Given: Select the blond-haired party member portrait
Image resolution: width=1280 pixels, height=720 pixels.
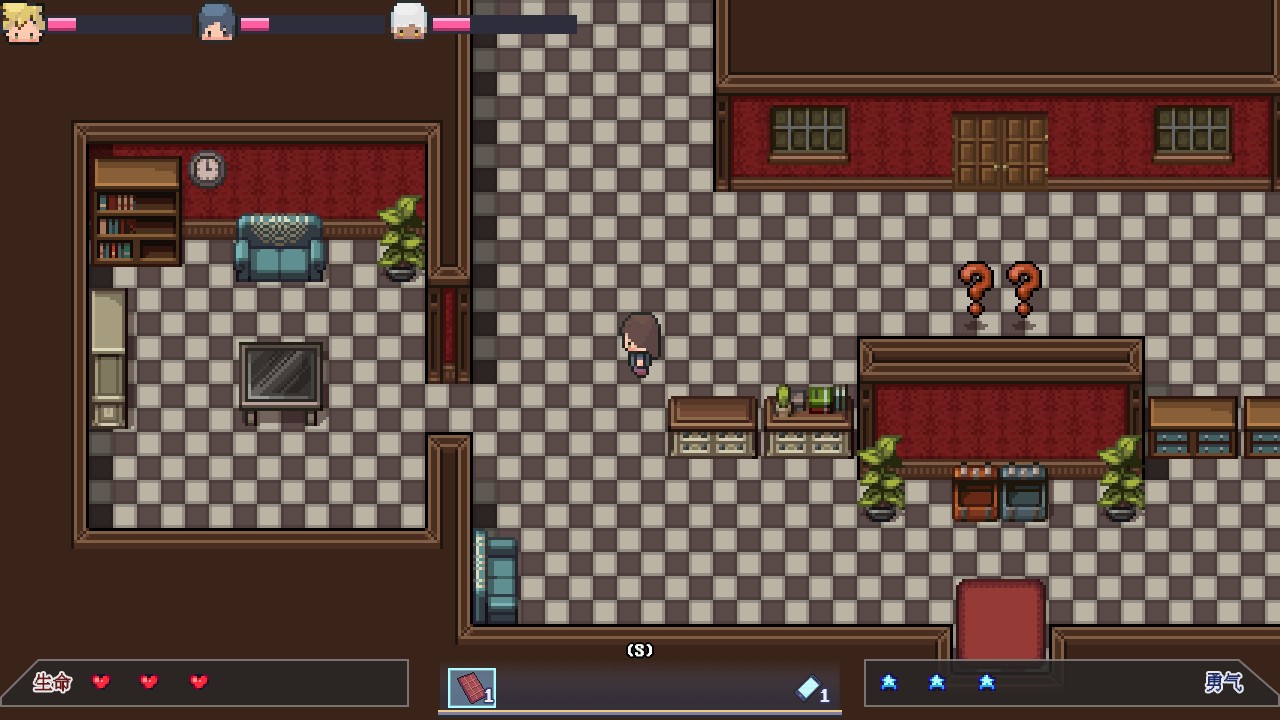Looking at the screenshot, I should [x=23, y=23].
